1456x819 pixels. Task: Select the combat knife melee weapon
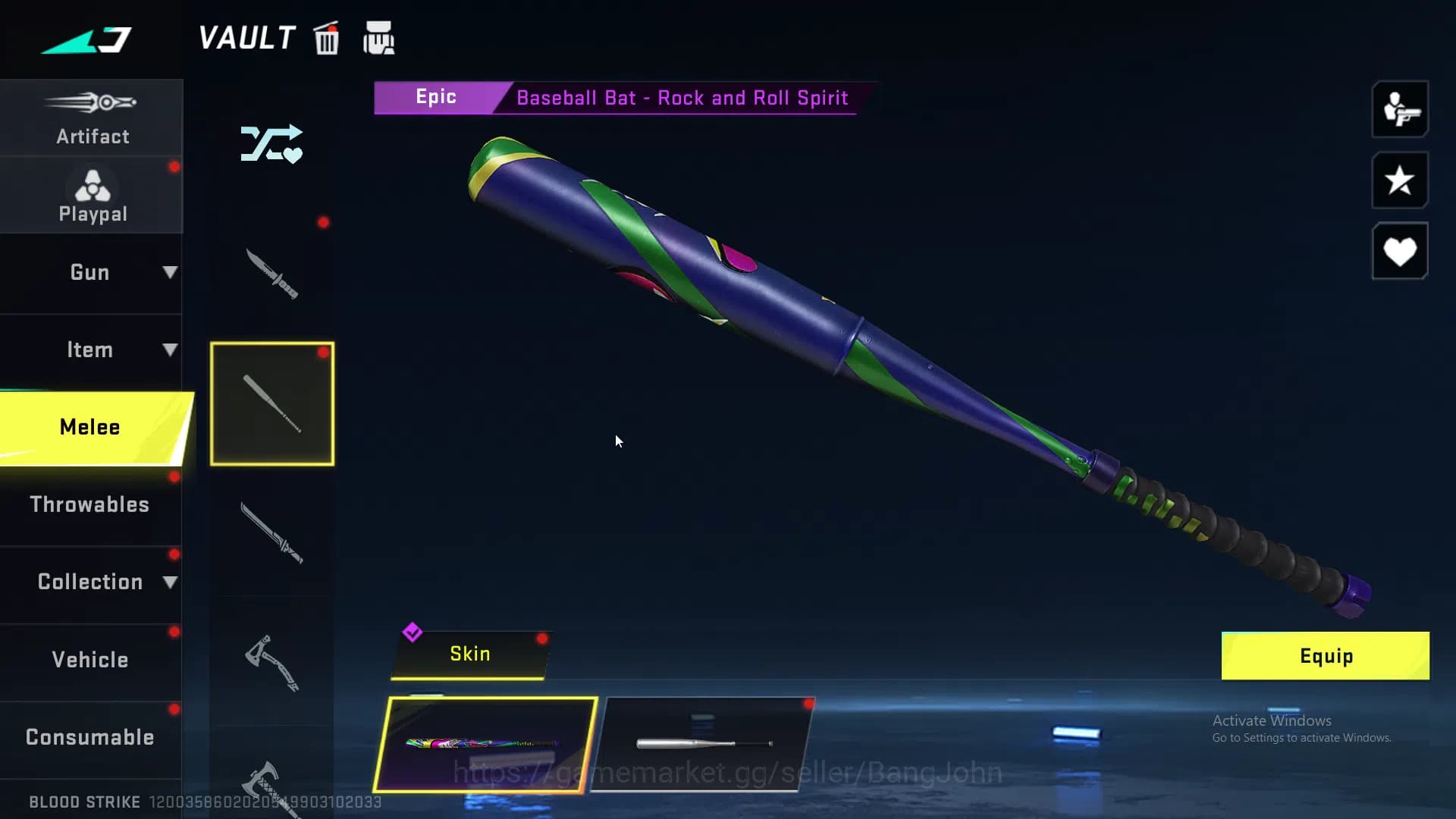point(271,275)
